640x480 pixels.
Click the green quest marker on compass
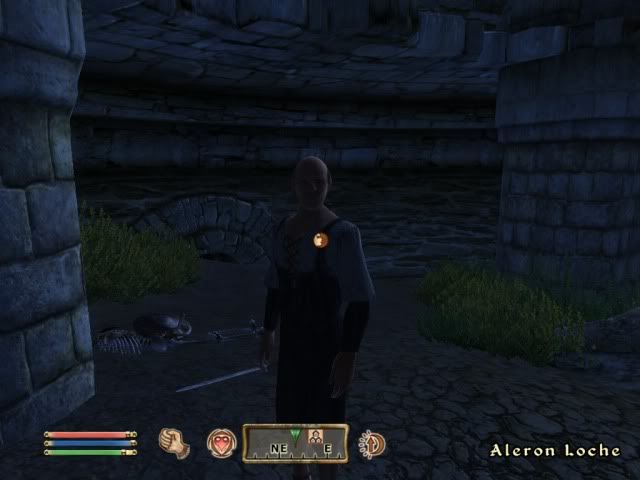pyautogui.click(x=295, y=433)
